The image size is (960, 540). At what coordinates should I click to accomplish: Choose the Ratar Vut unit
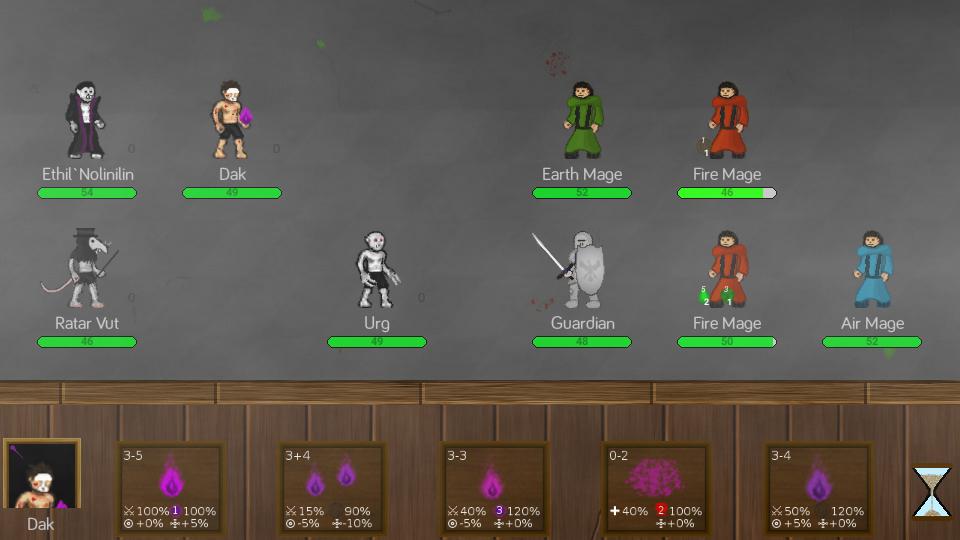coord(87,270)
